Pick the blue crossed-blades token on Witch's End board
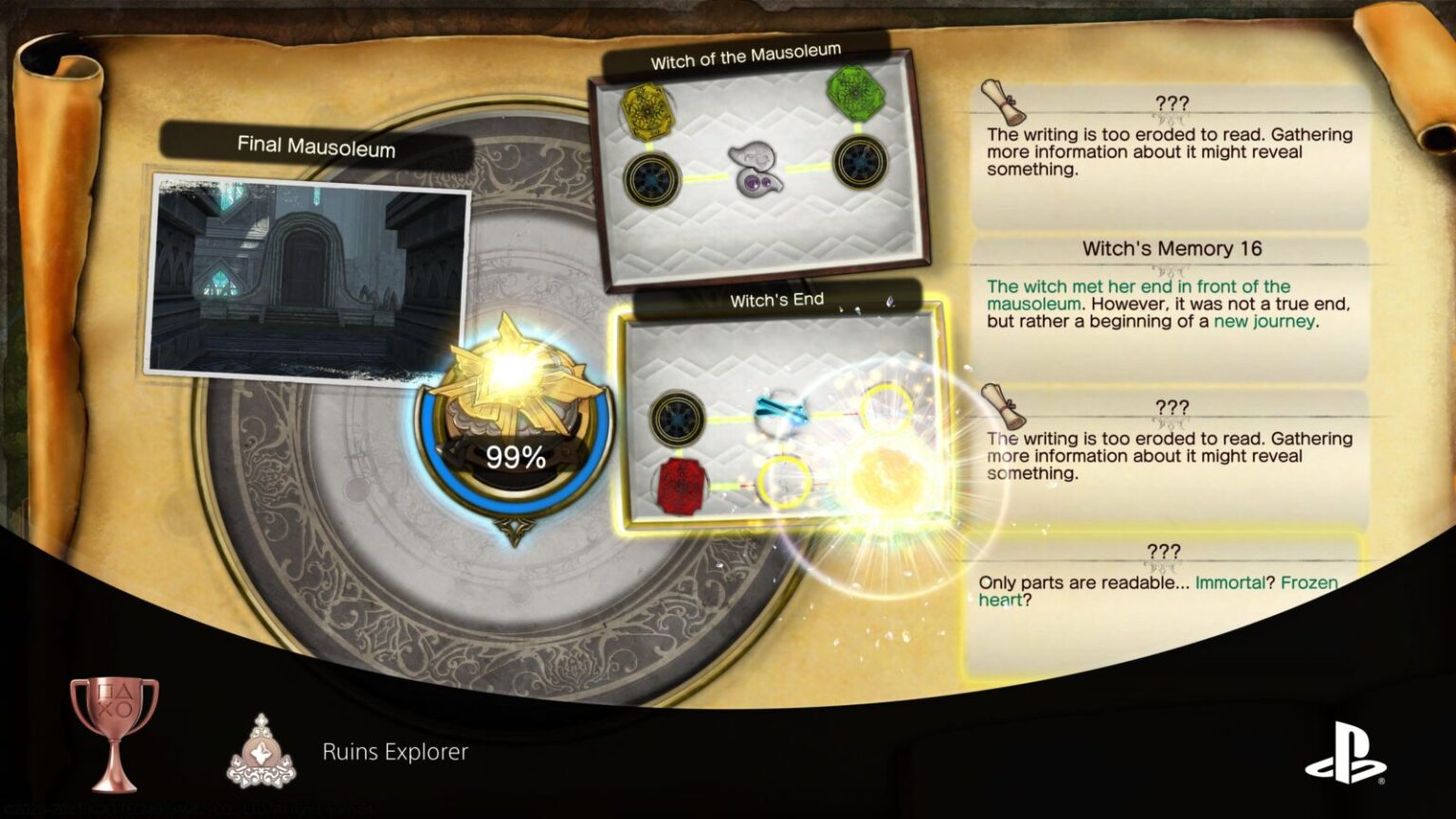 [x=777, y=409]
